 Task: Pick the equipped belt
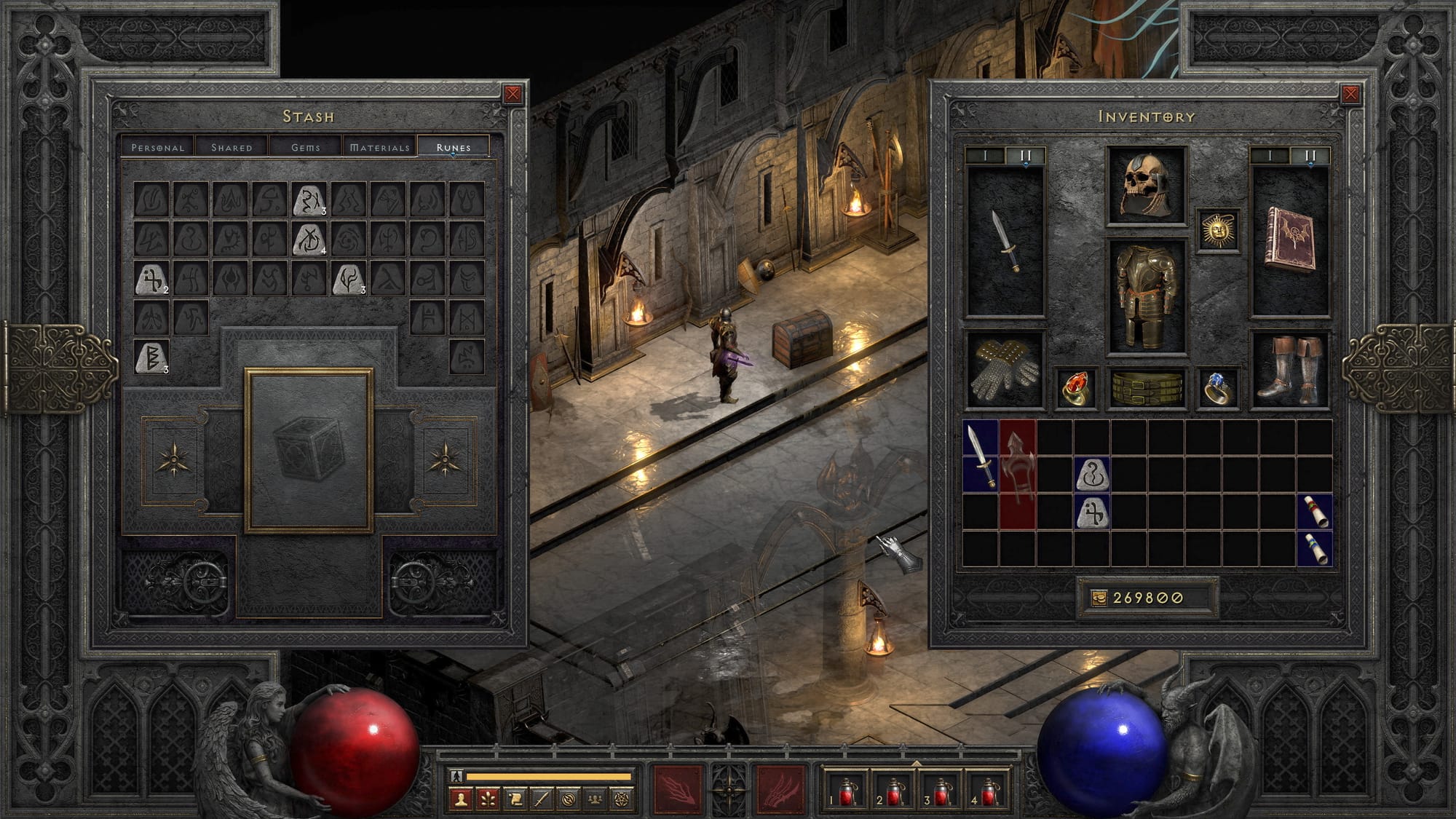tap(1147, 388)
